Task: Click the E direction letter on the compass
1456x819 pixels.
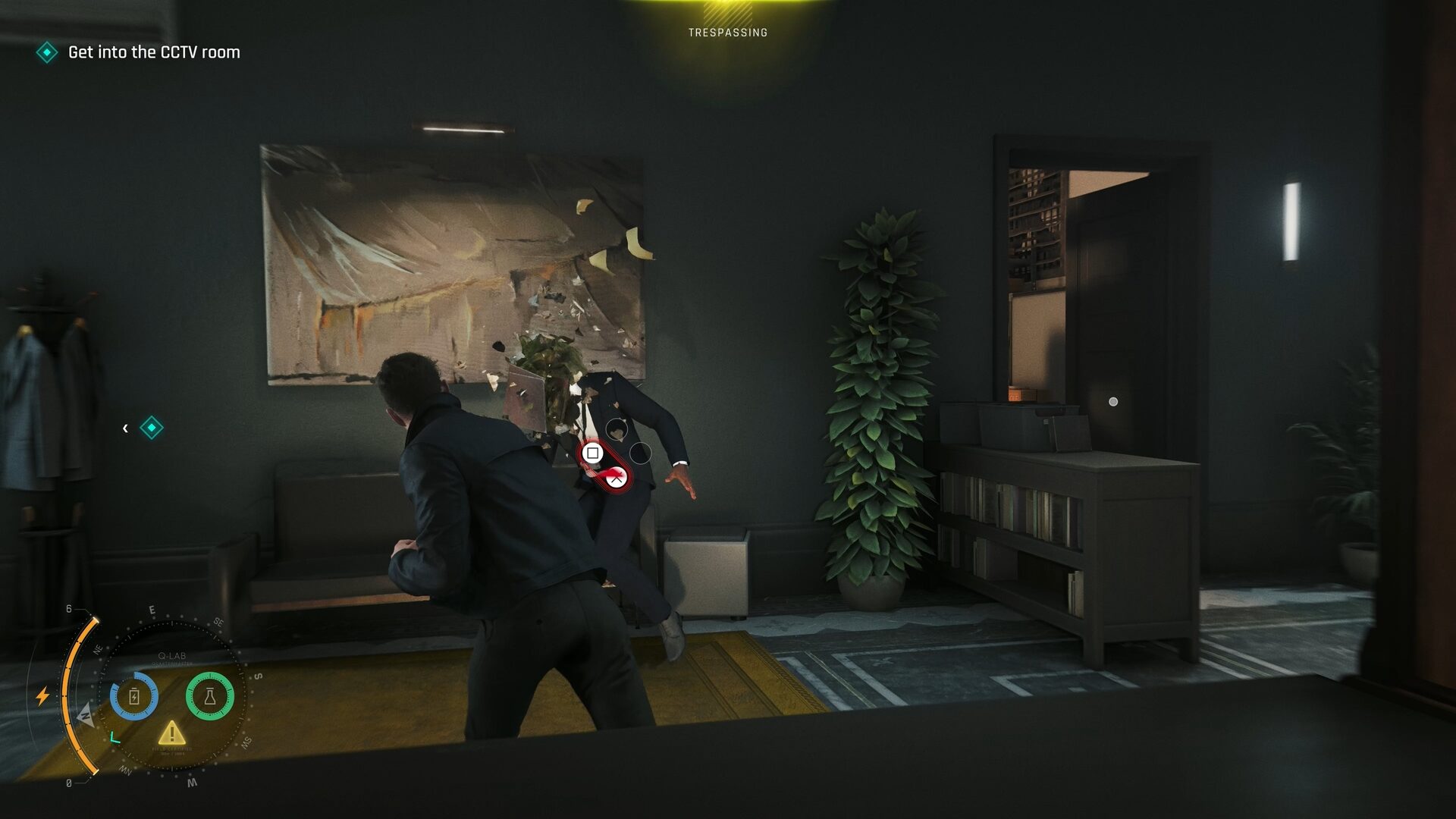Action: [152, 610]
